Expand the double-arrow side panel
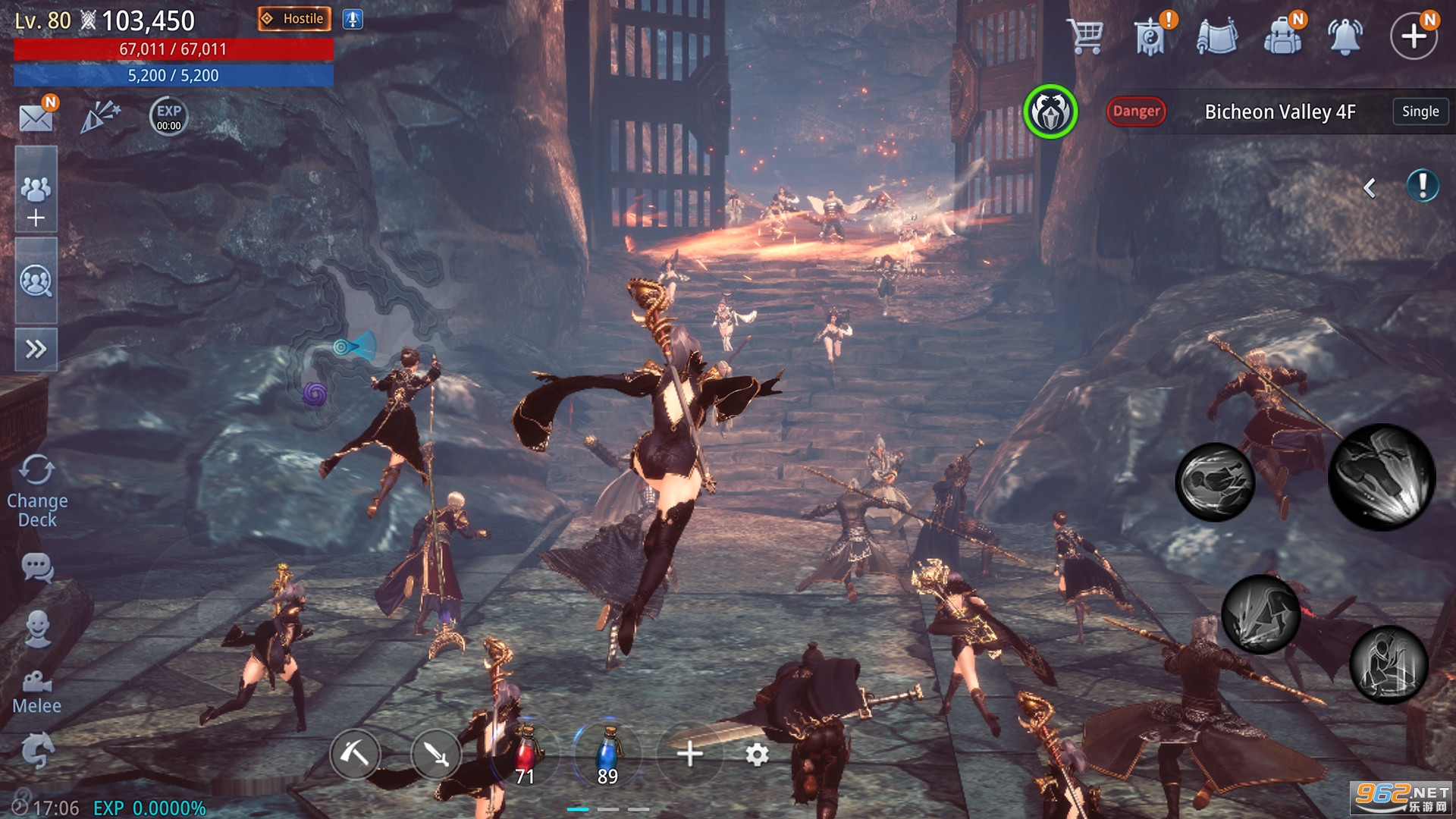The width and height of the screenshot is (1456, 819). [x=36, y=349]
